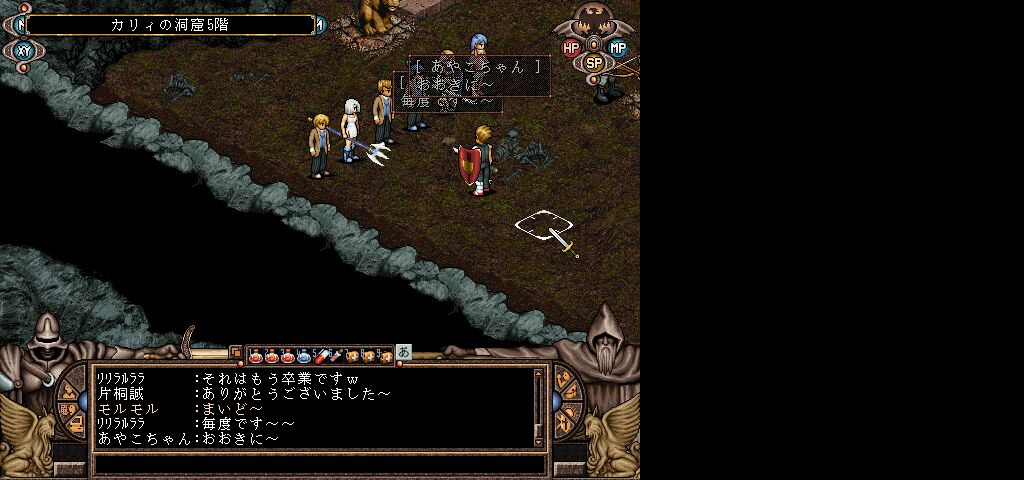Use the red-white capsule in slot 5

(x=320, y=355)
